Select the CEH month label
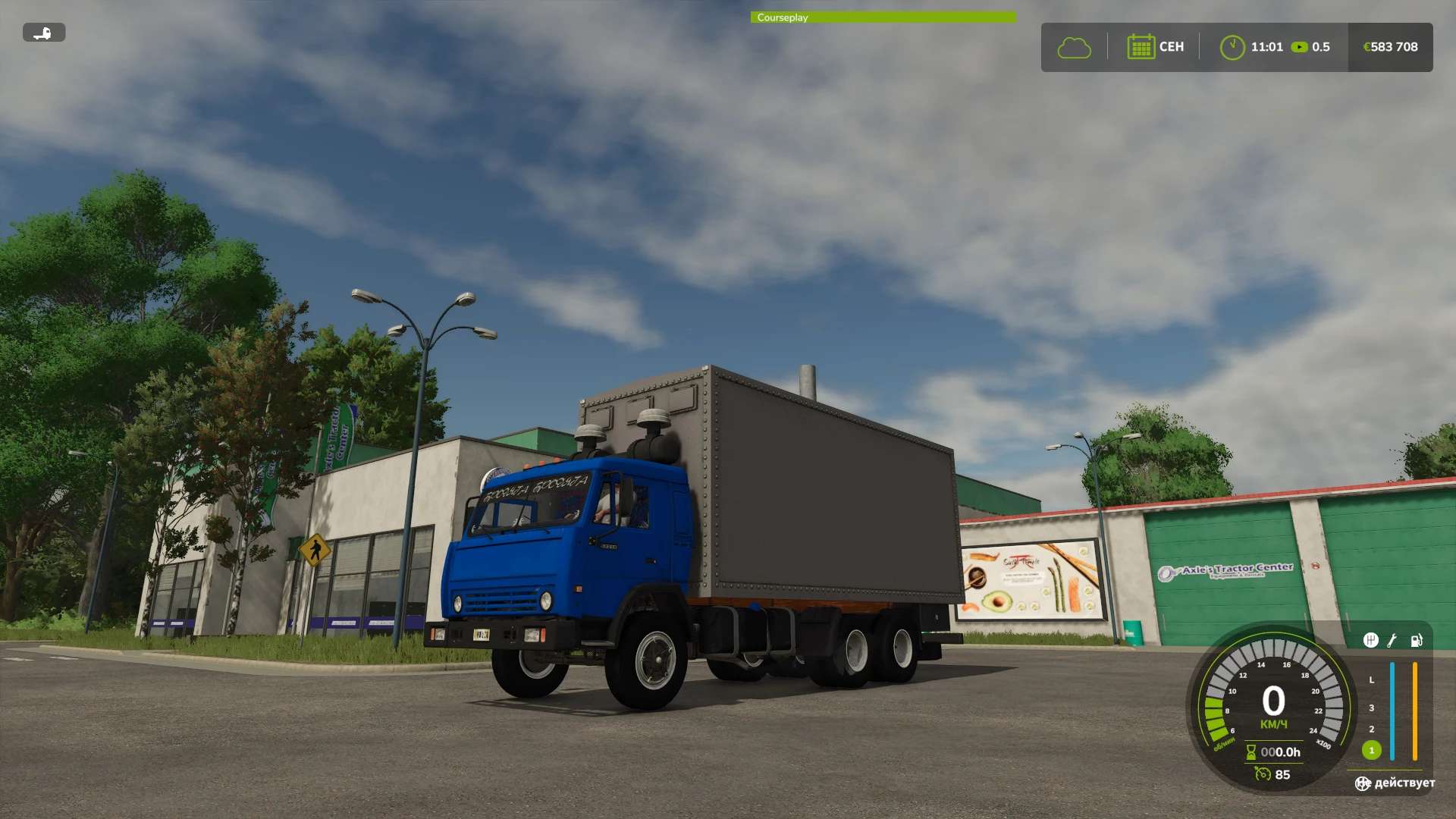 point(1171,46)
